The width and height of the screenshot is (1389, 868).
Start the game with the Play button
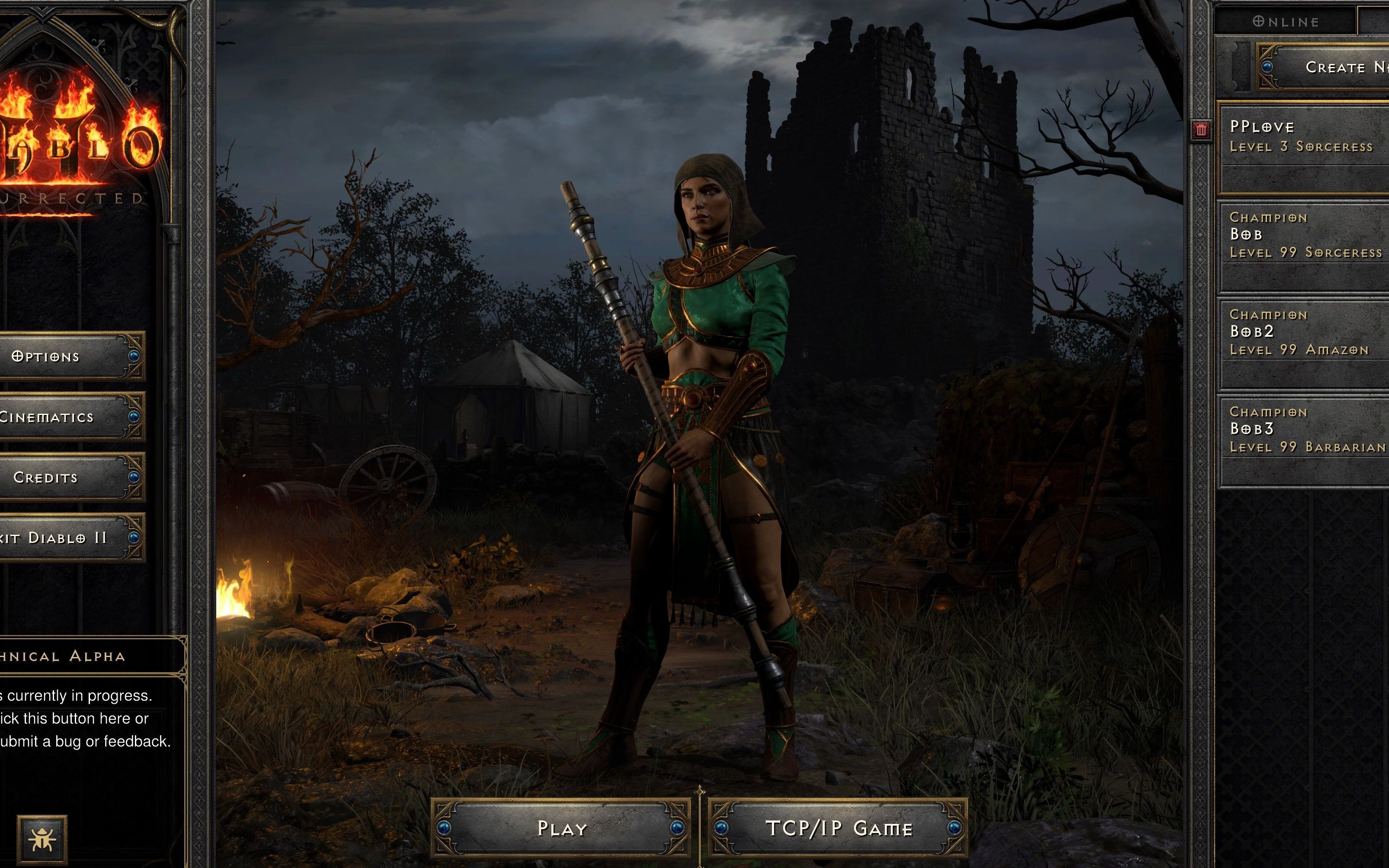(561, 828)
